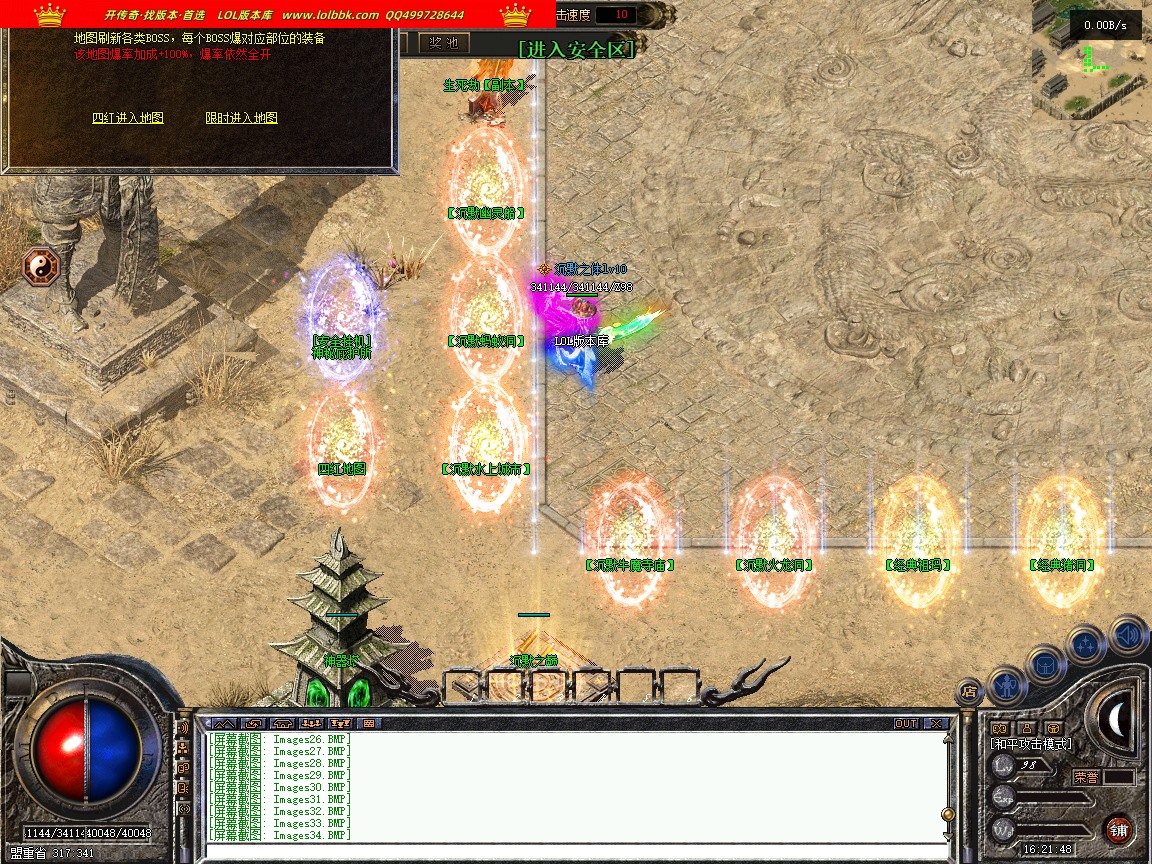Click the yin-yang icon on left edge

42,266
